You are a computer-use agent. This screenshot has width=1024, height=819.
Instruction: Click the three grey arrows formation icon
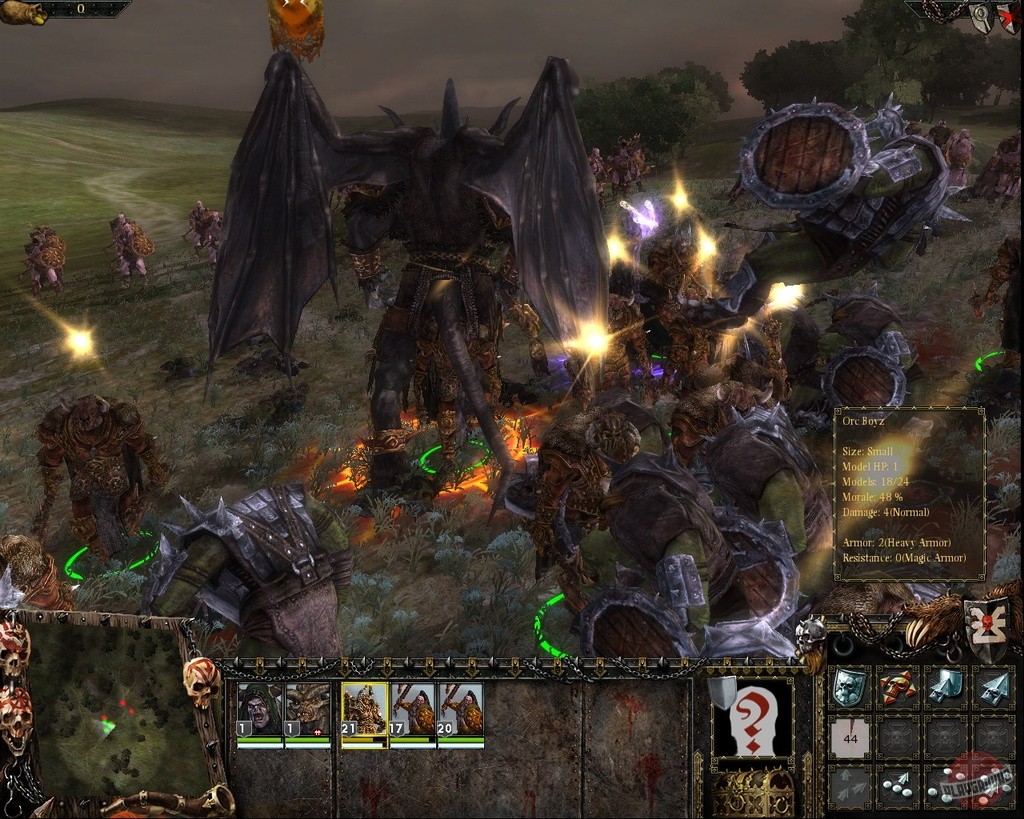coord(849,787)
